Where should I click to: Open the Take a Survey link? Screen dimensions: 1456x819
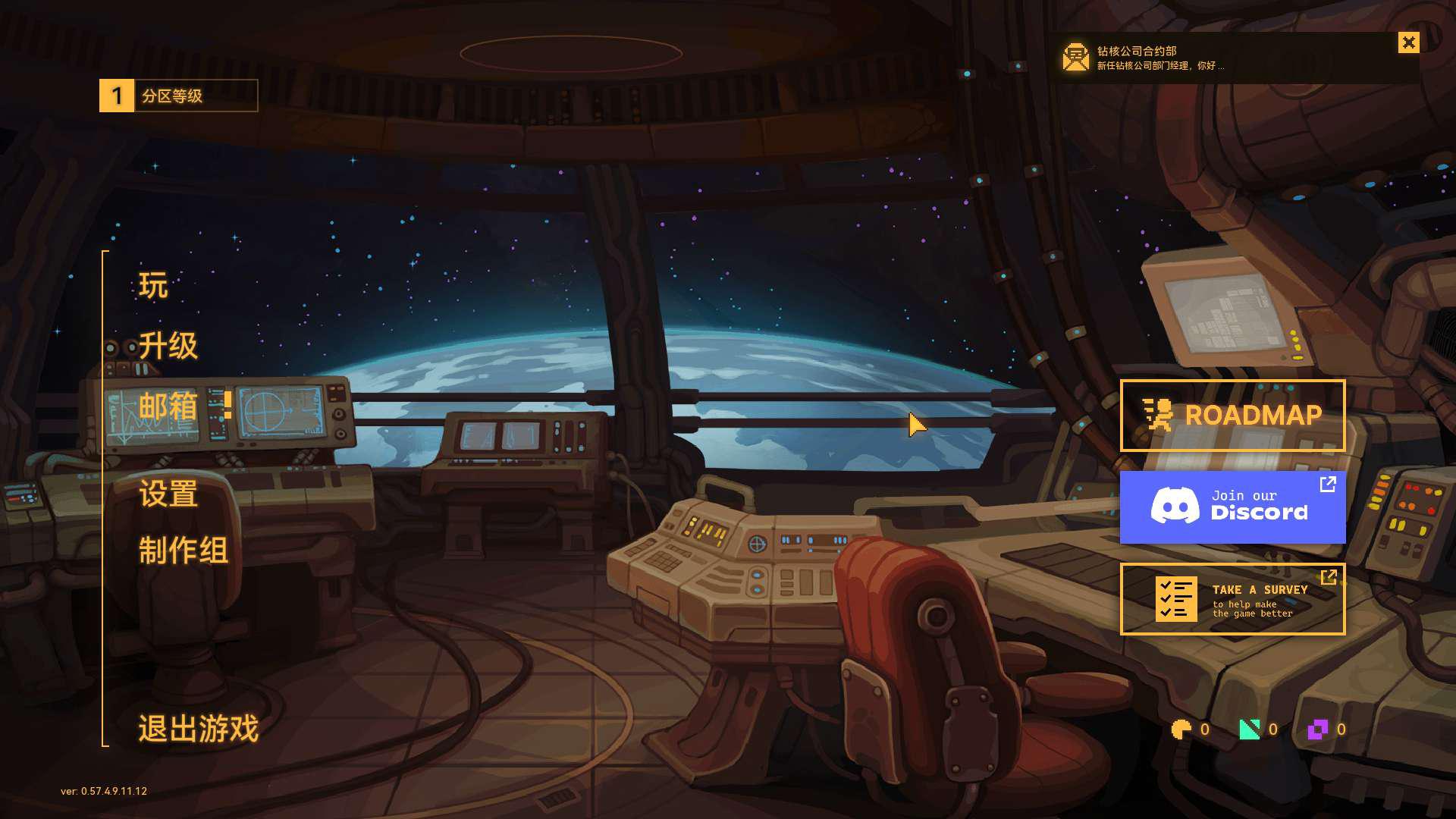point(1232,599)
